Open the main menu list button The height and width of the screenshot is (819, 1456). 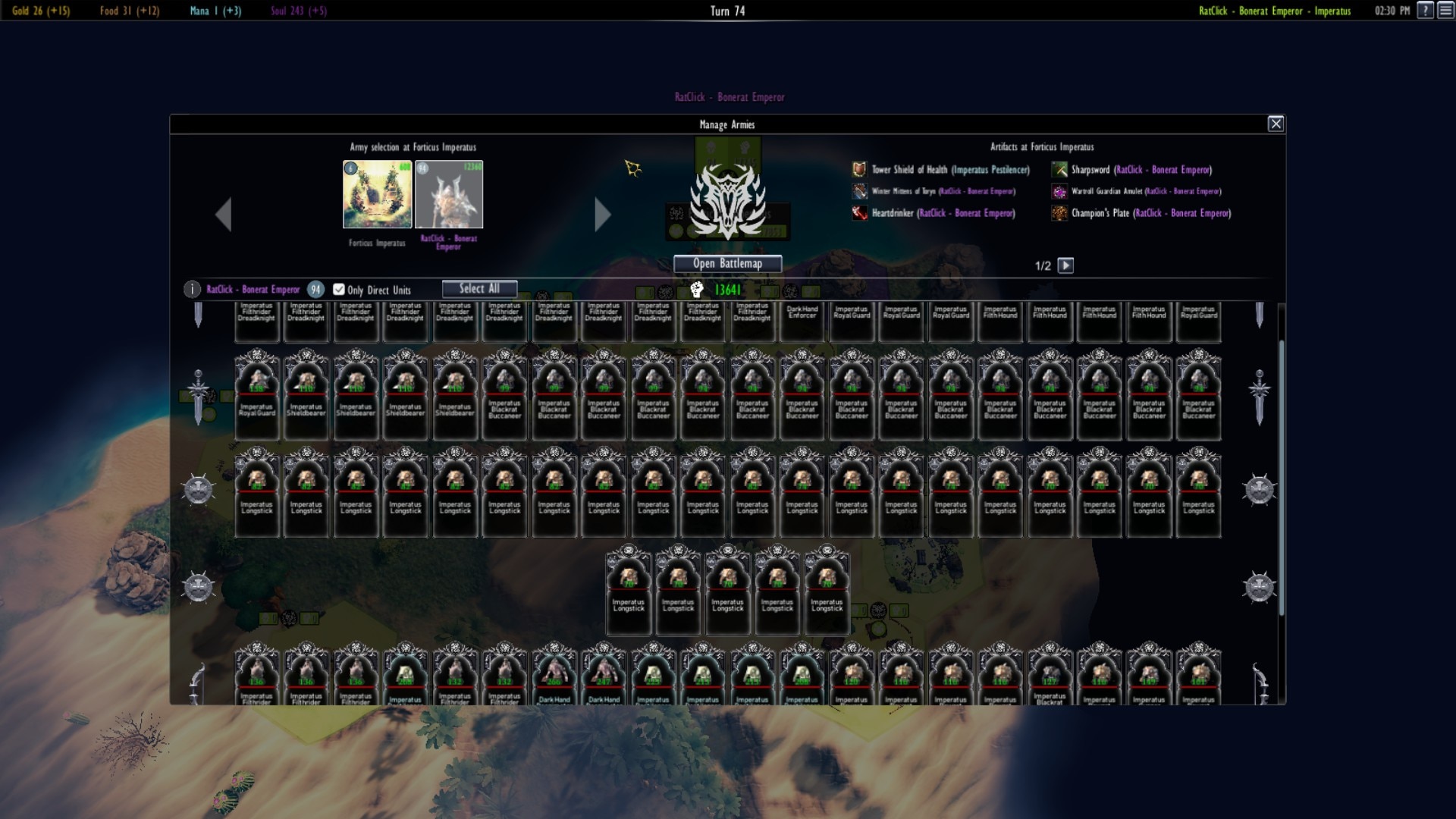point(1446,11)
